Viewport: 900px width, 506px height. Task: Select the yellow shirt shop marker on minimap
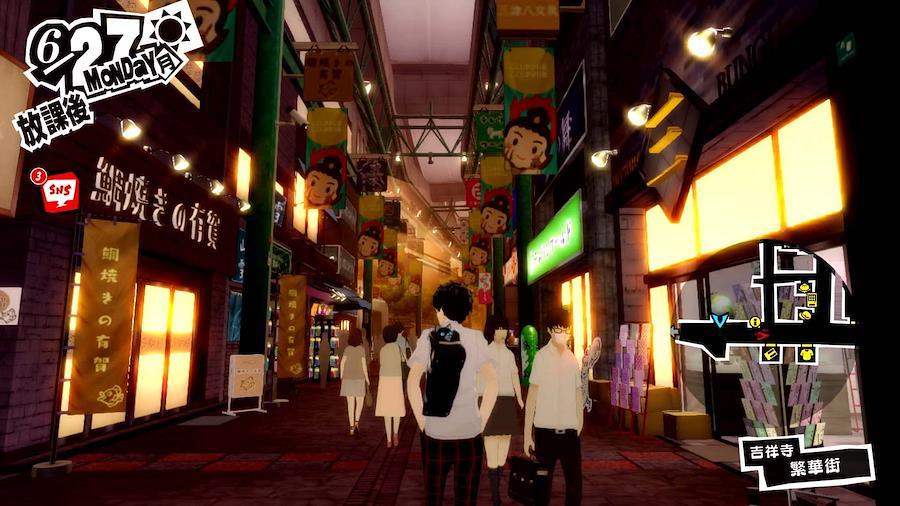(x=805, y=353)
